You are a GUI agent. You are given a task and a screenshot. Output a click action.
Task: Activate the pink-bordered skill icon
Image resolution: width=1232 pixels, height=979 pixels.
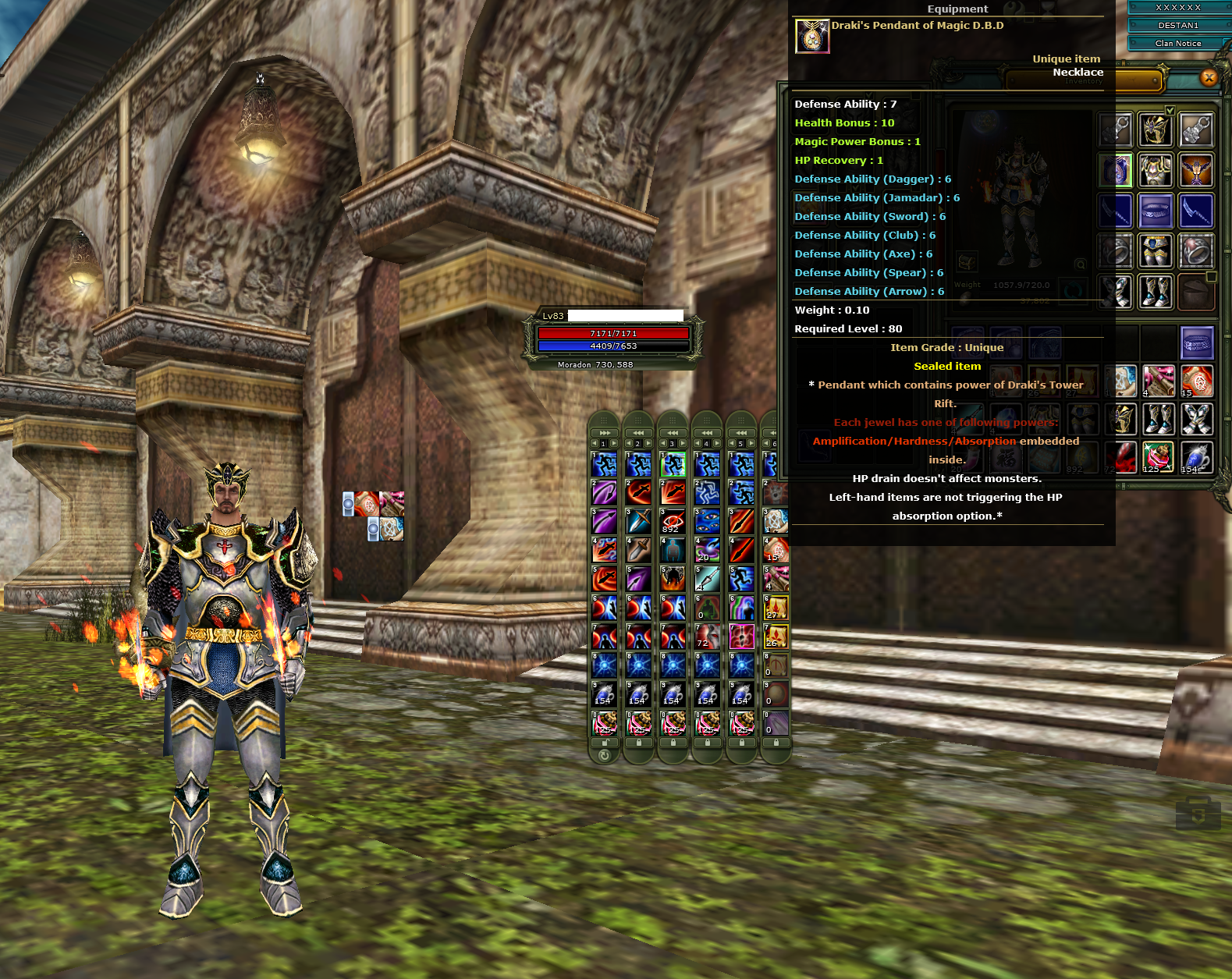pyautogui.click(x=741, y=637)
